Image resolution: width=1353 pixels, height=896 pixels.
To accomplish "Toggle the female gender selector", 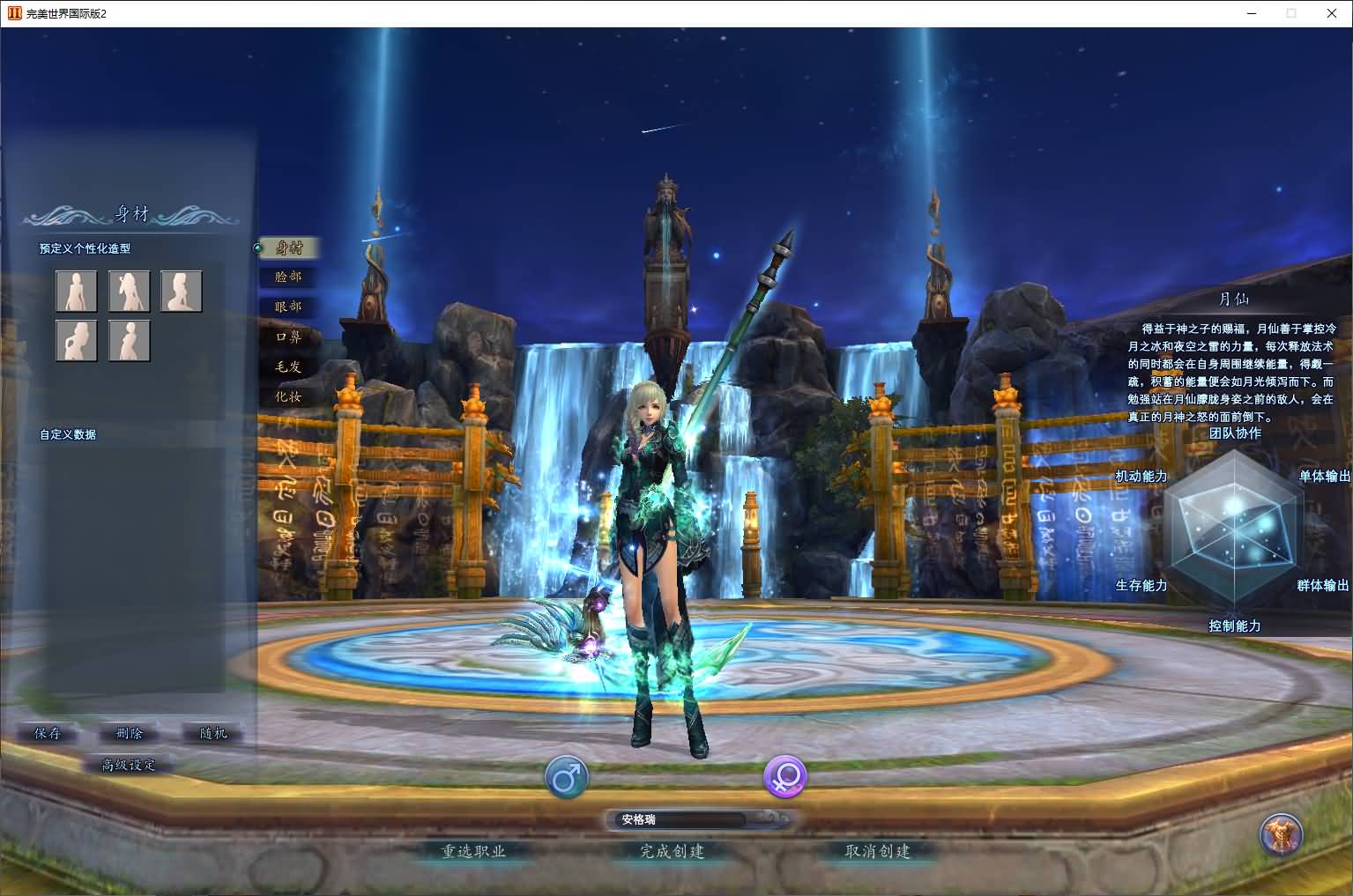I will coord(784,777).
